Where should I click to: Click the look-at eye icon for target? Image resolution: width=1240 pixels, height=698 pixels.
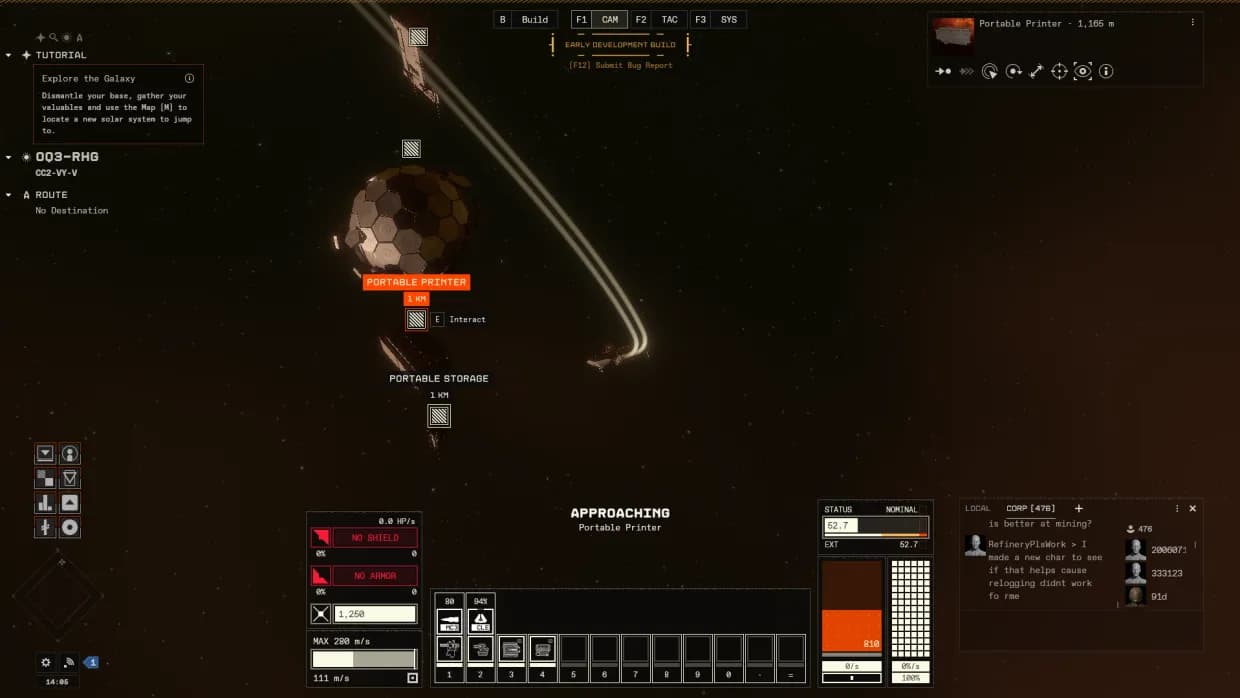point(1083,71)
